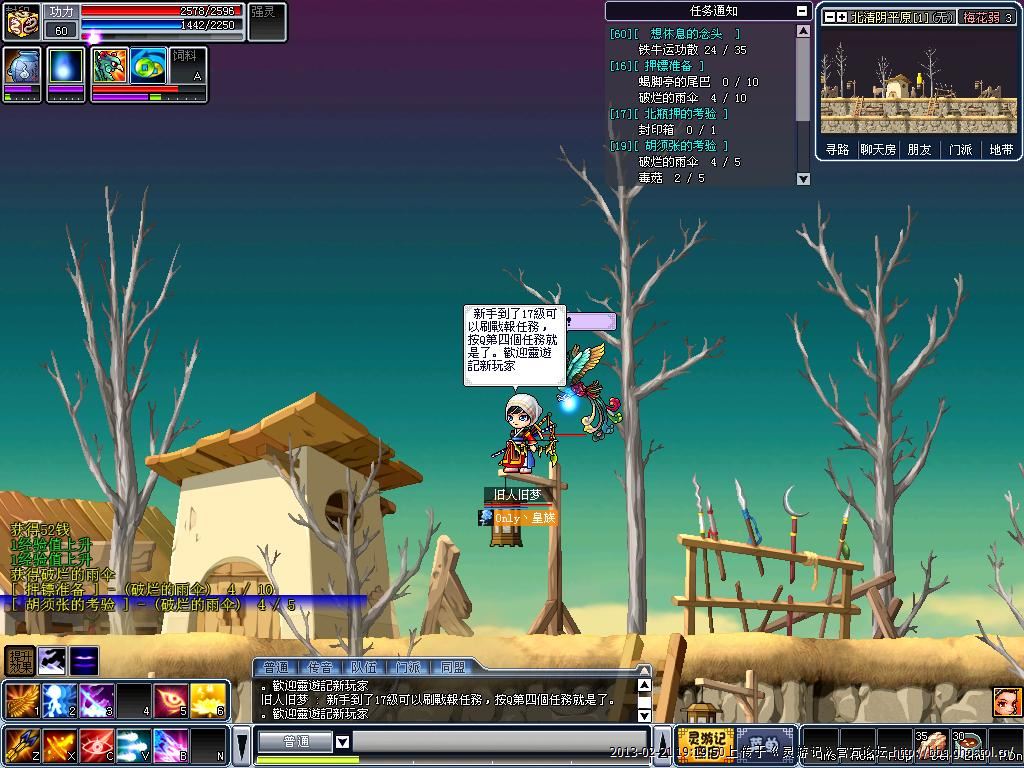Click the 提升效果 buff icon
1024x768 pixels.
(x=20, y=660)
